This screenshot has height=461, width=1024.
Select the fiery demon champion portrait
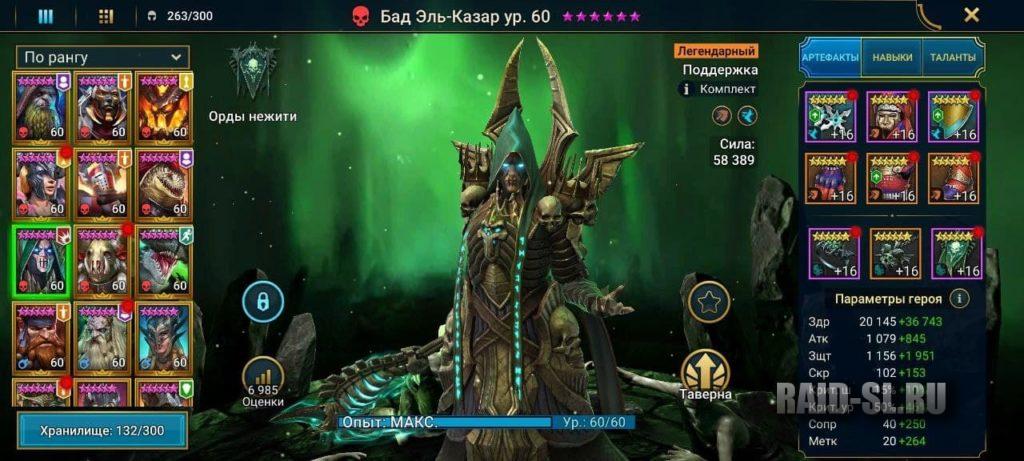pyautogui.click(x=164, y=106)
